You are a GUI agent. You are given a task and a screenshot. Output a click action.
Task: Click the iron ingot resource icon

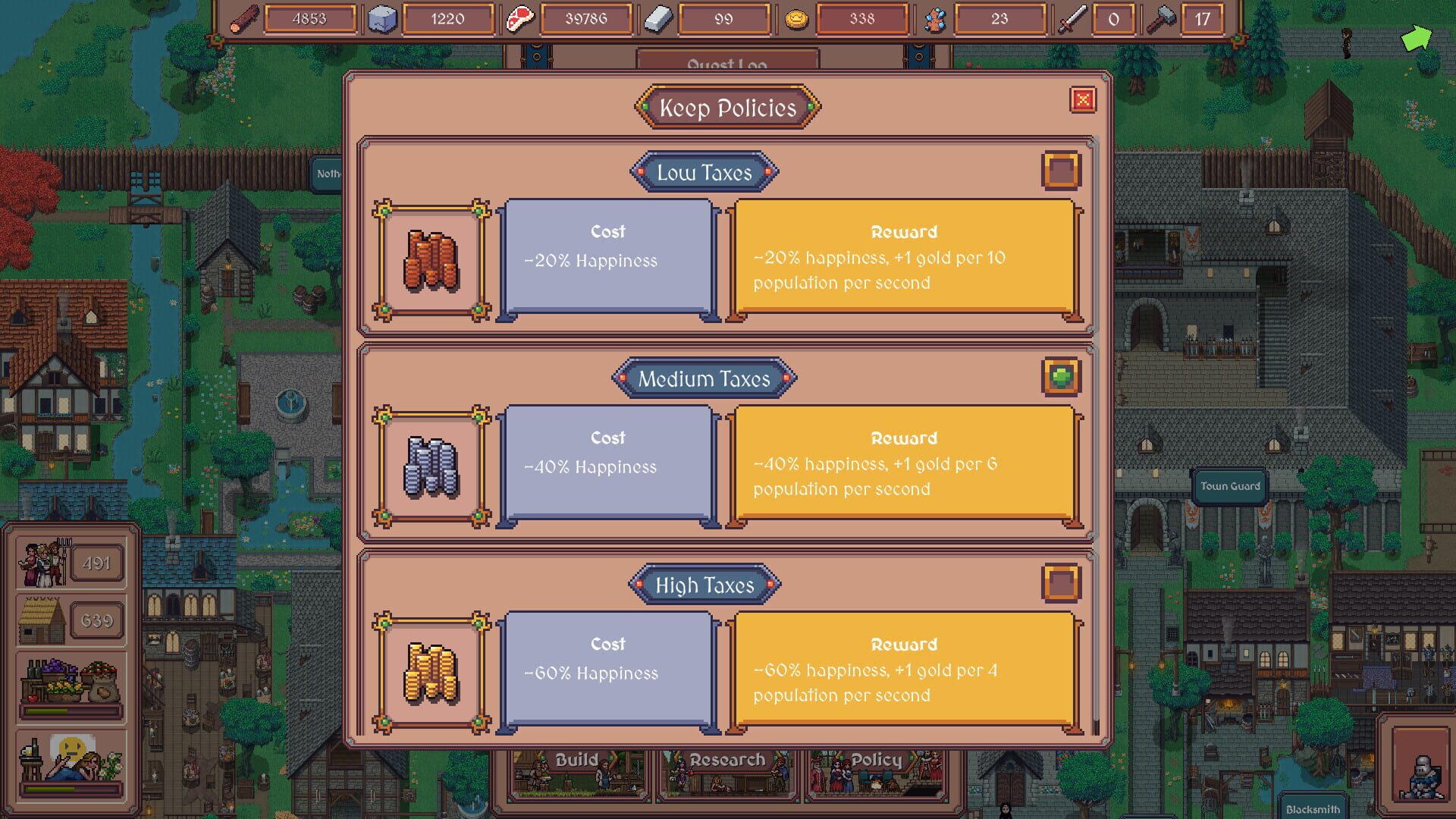pyautogui.click(x=658, y=18)
